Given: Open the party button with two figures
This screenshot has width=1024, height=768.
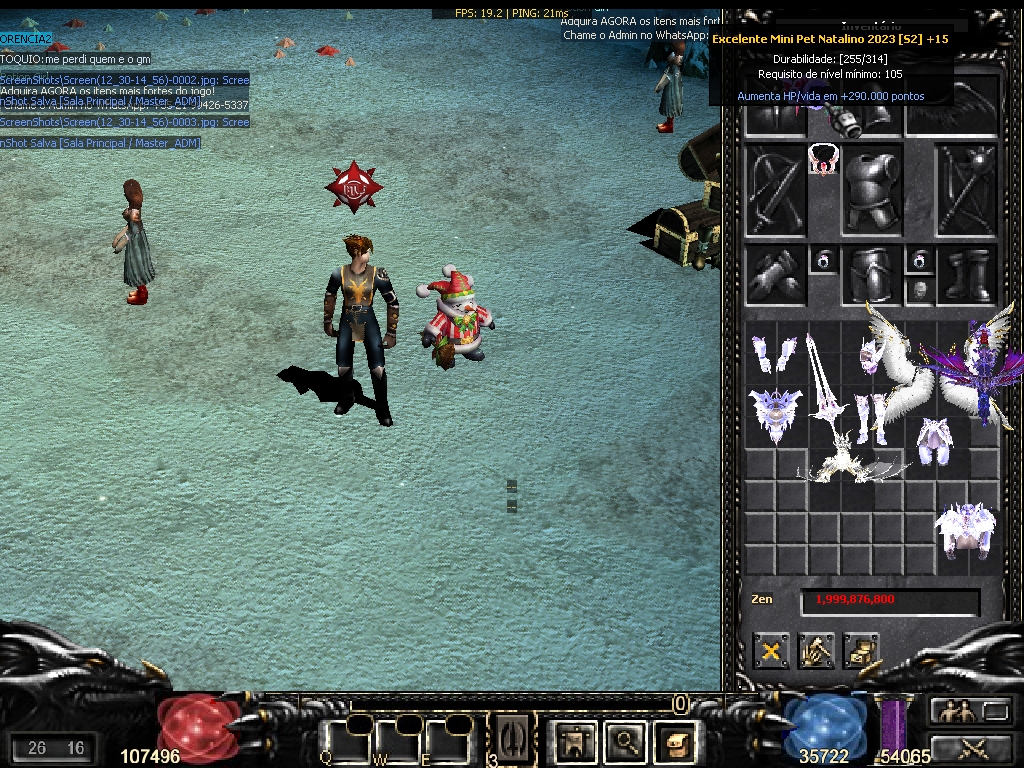Looking at the screenshot, I should pyautogui.click(x=954, y=711).
